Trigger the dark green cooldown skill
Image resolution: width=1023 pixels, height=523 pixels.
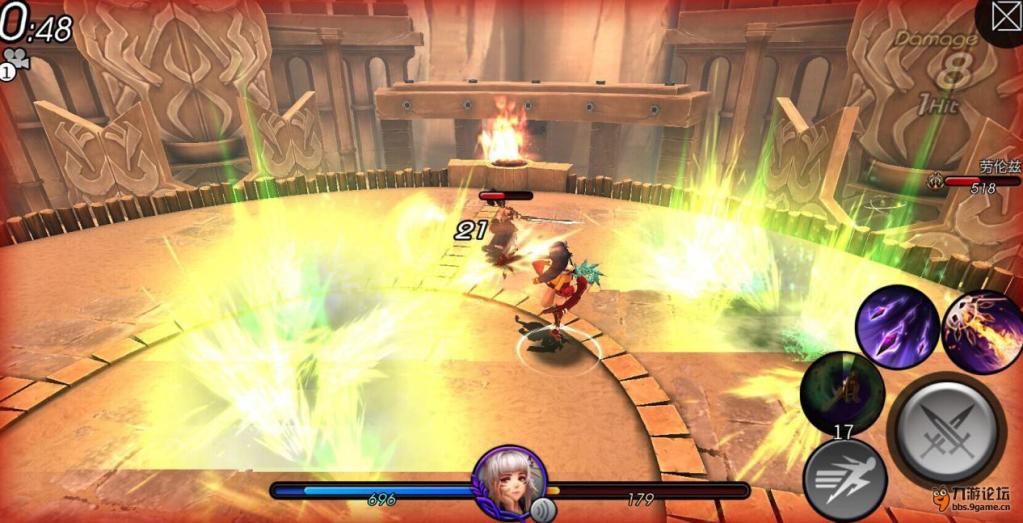click(843, 392)
